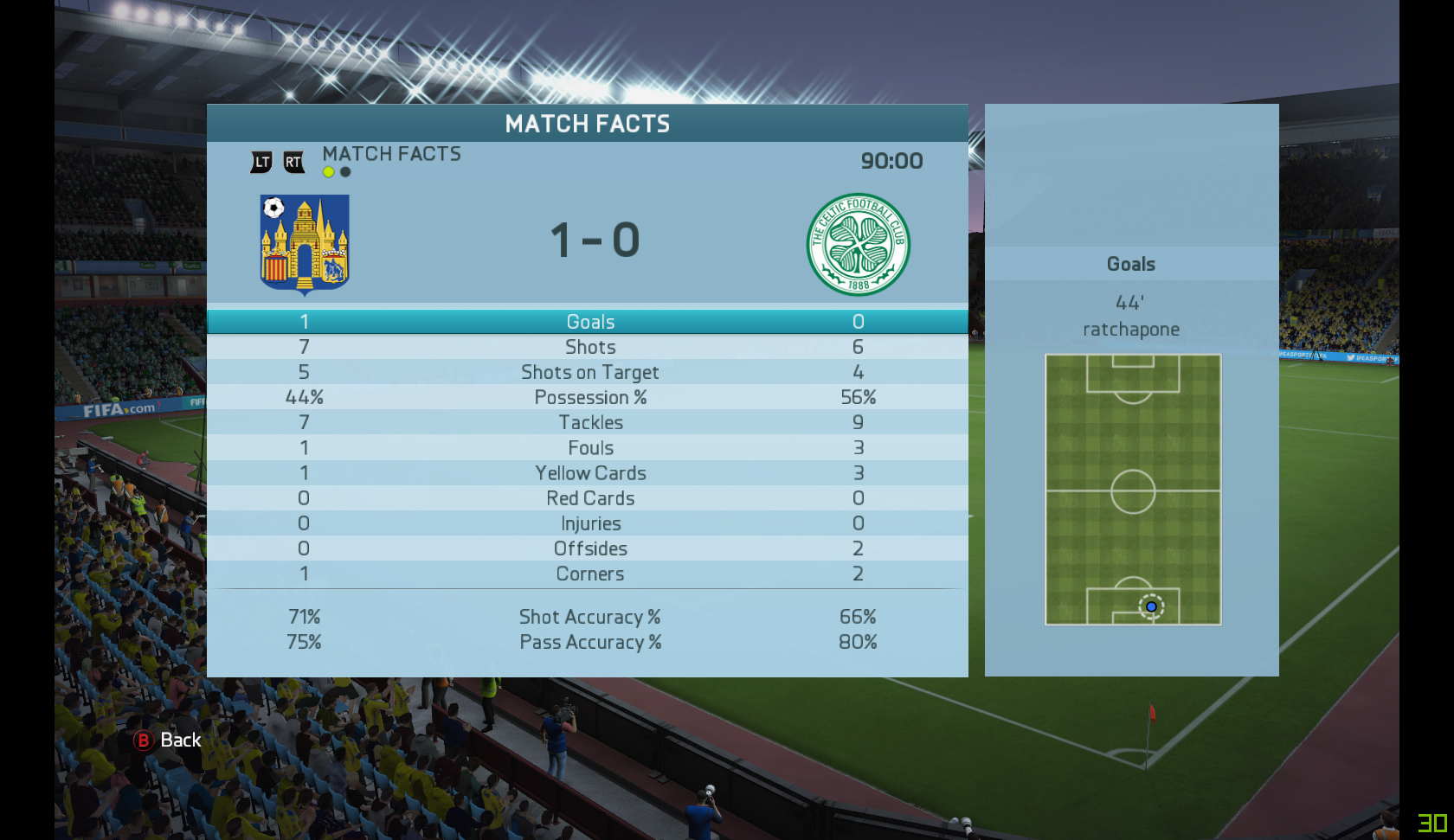Choose the Shots stat row
This screenshot has height=840, width=1454.
589,347
